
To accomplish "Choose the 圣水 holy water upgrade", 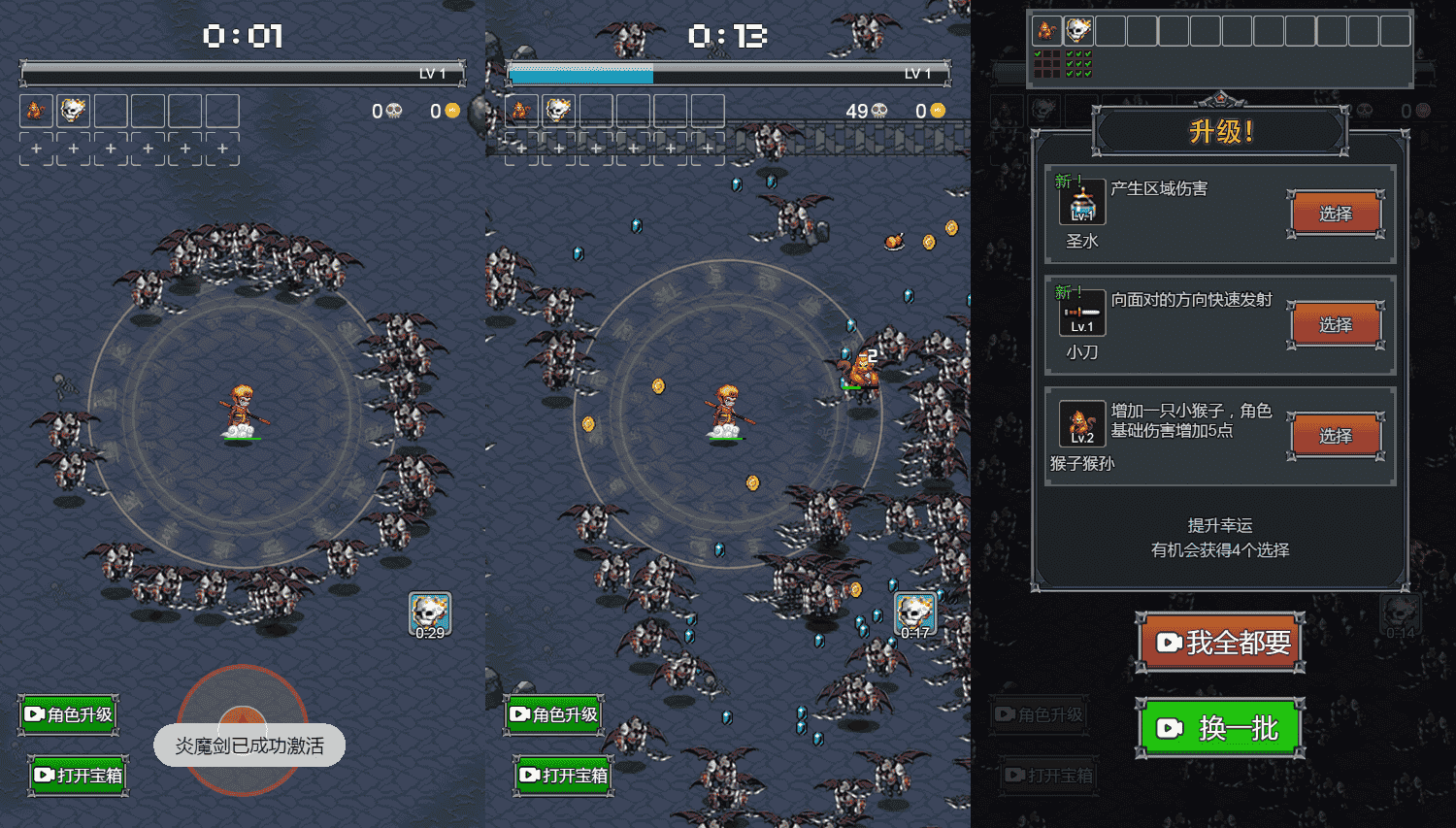I will (1336, 214).
